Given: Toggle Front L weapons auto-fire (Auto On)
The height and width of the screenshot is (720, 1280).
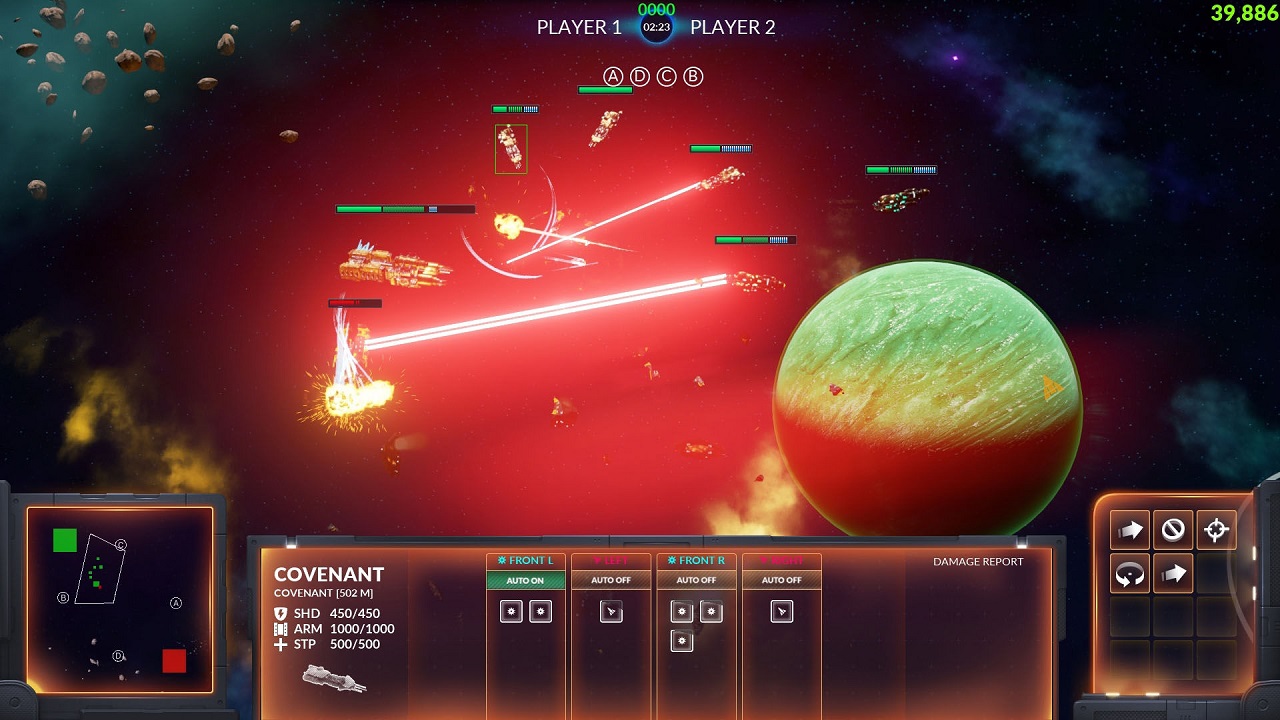Looking at the screenshot, I should 525,580.
